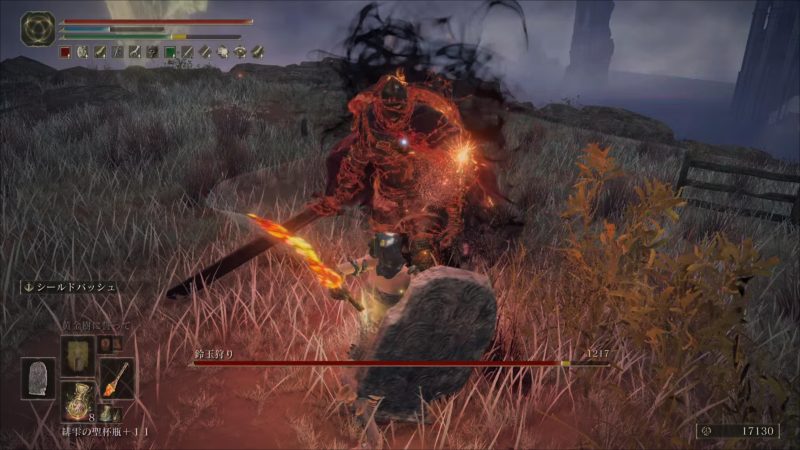Select the crimson tears flask quick item slot

pos(76,399)
